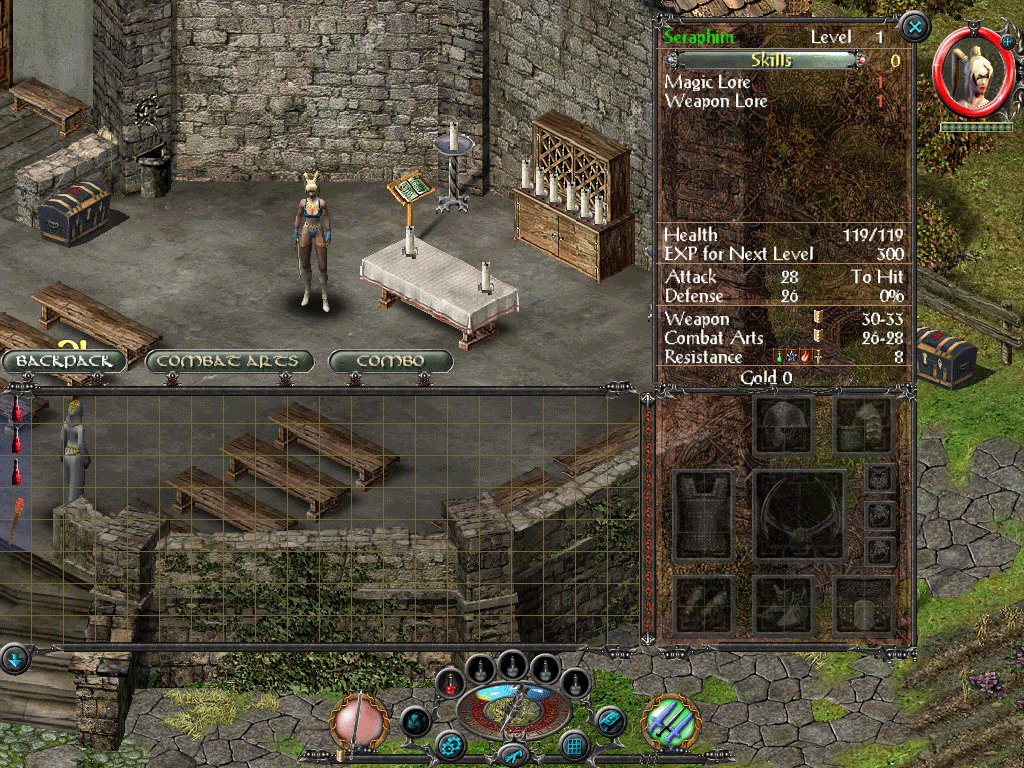Select the triple swords combat art slot
The image size is (1024, 768).
coord(669,722)
